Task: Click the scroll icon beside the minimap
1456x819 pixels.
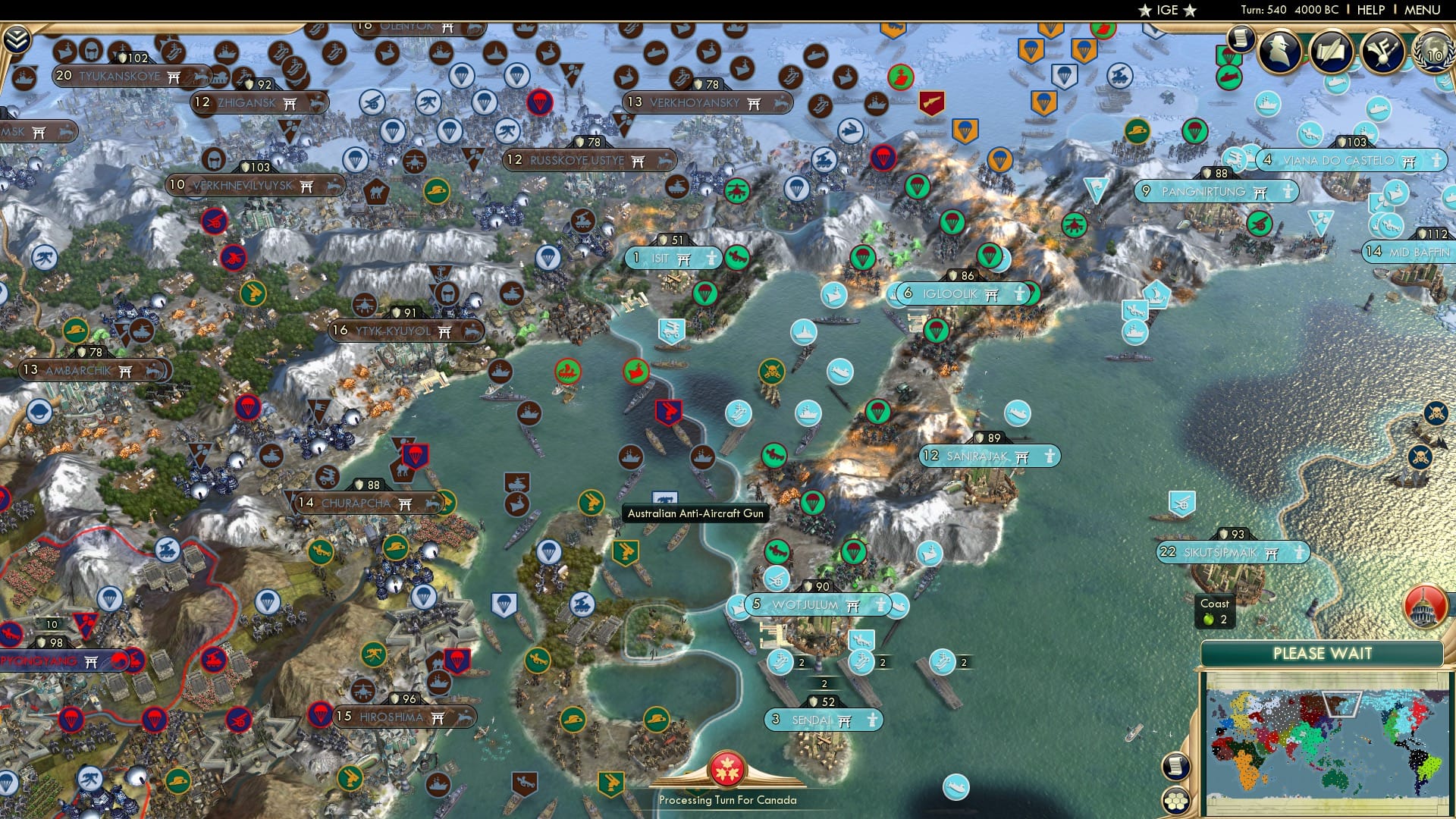Action: [1175, 767]
